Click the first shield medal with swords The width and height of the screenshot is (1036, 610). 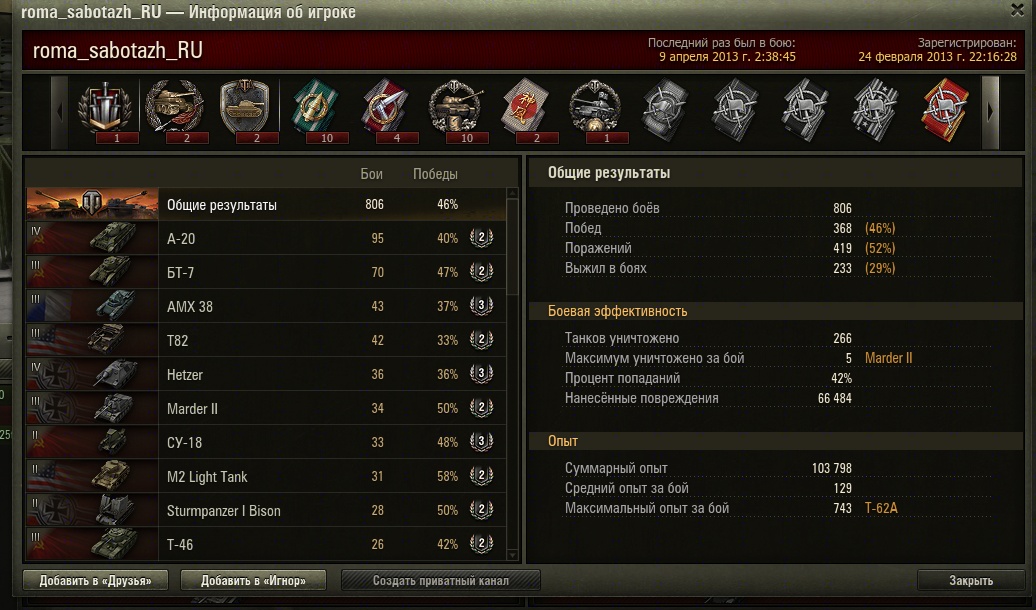pyautogui.click(x=105, y=106)
